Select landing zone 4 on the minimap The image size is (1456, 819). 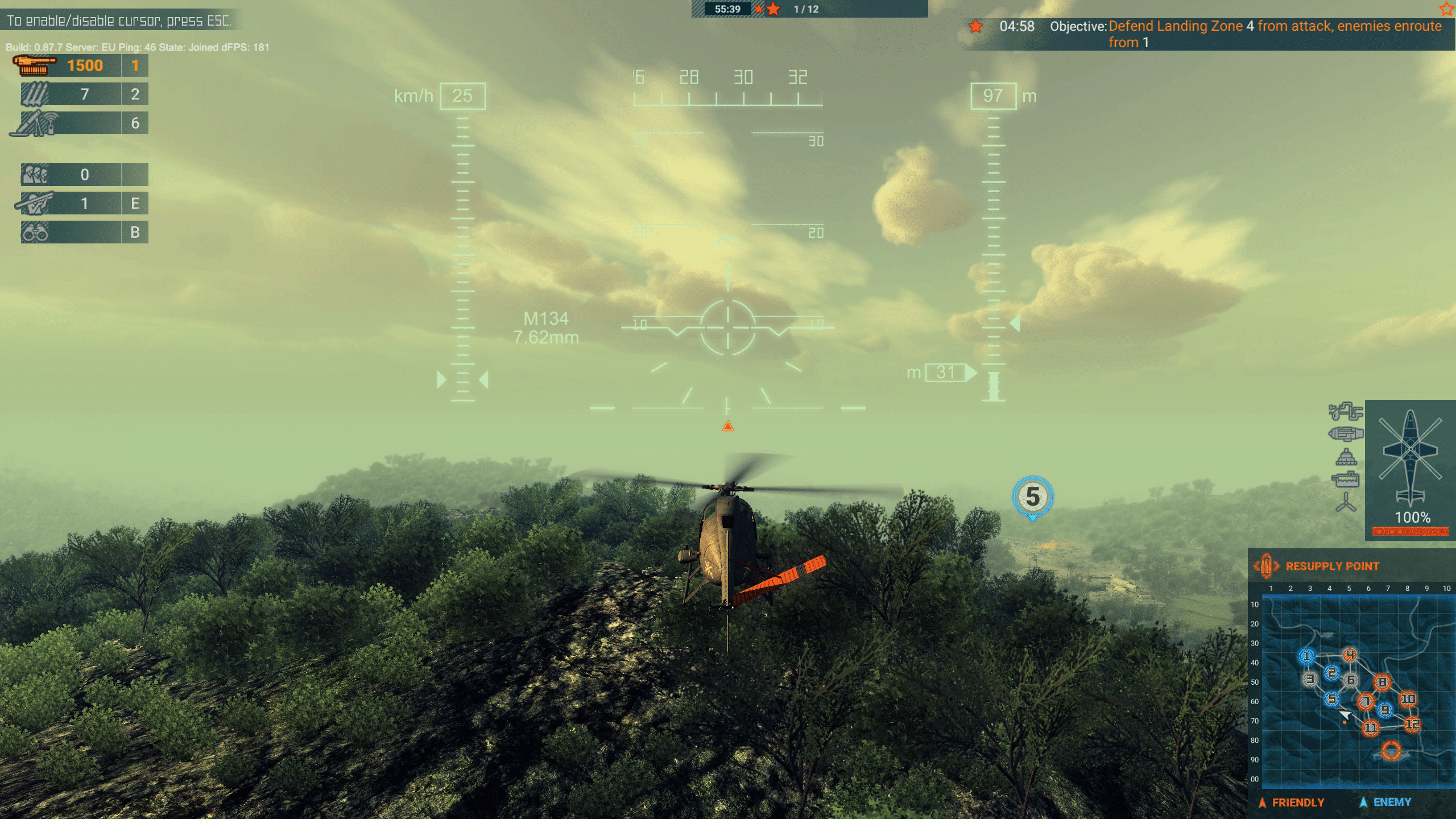pos(1350,655)
